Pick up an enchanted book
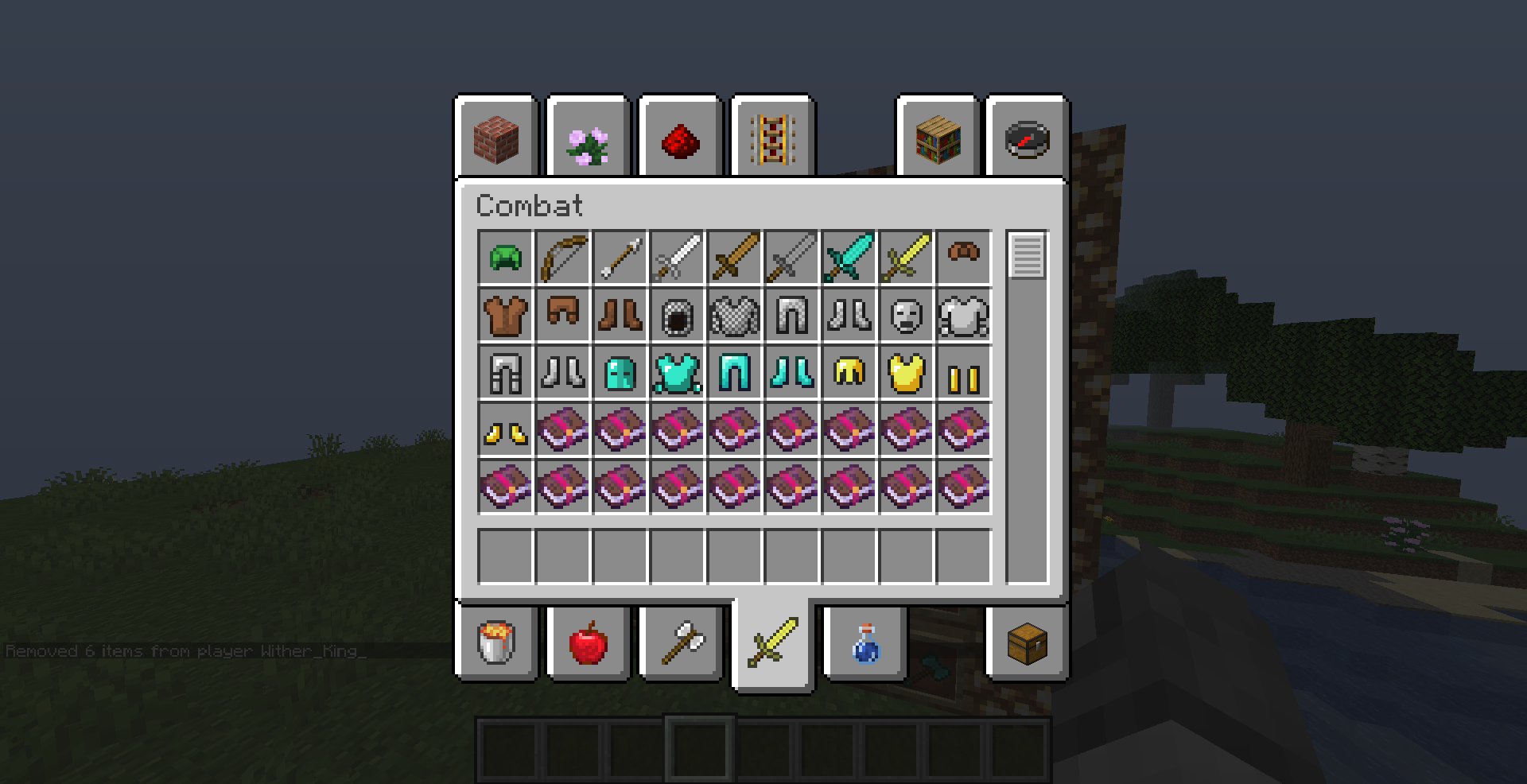This screenshot has height=784, width=1527. [561, 428]
